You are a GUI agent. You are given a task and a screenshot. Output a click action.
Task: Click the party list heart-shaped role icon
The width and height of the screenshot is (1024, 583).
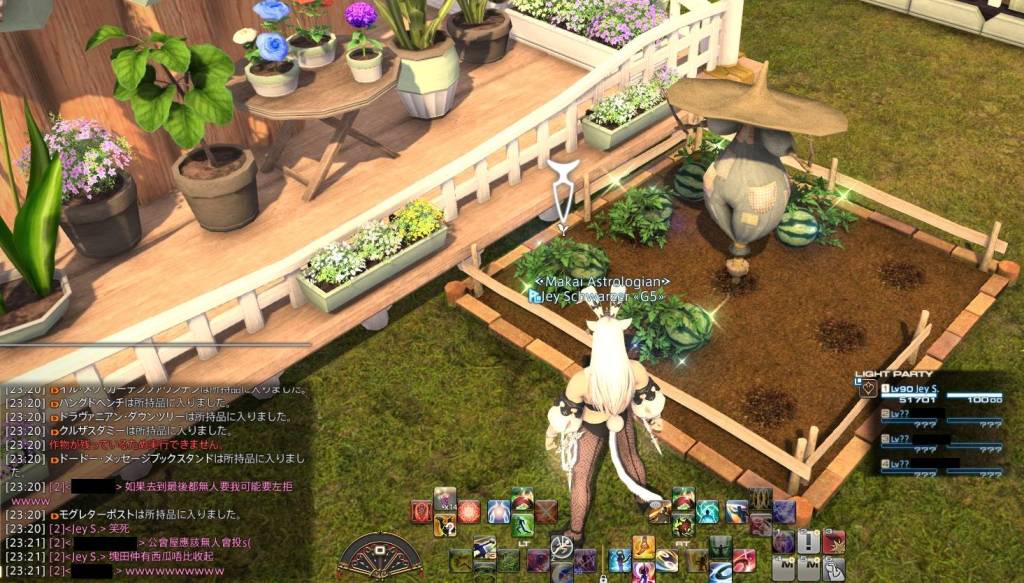[868, 389]
